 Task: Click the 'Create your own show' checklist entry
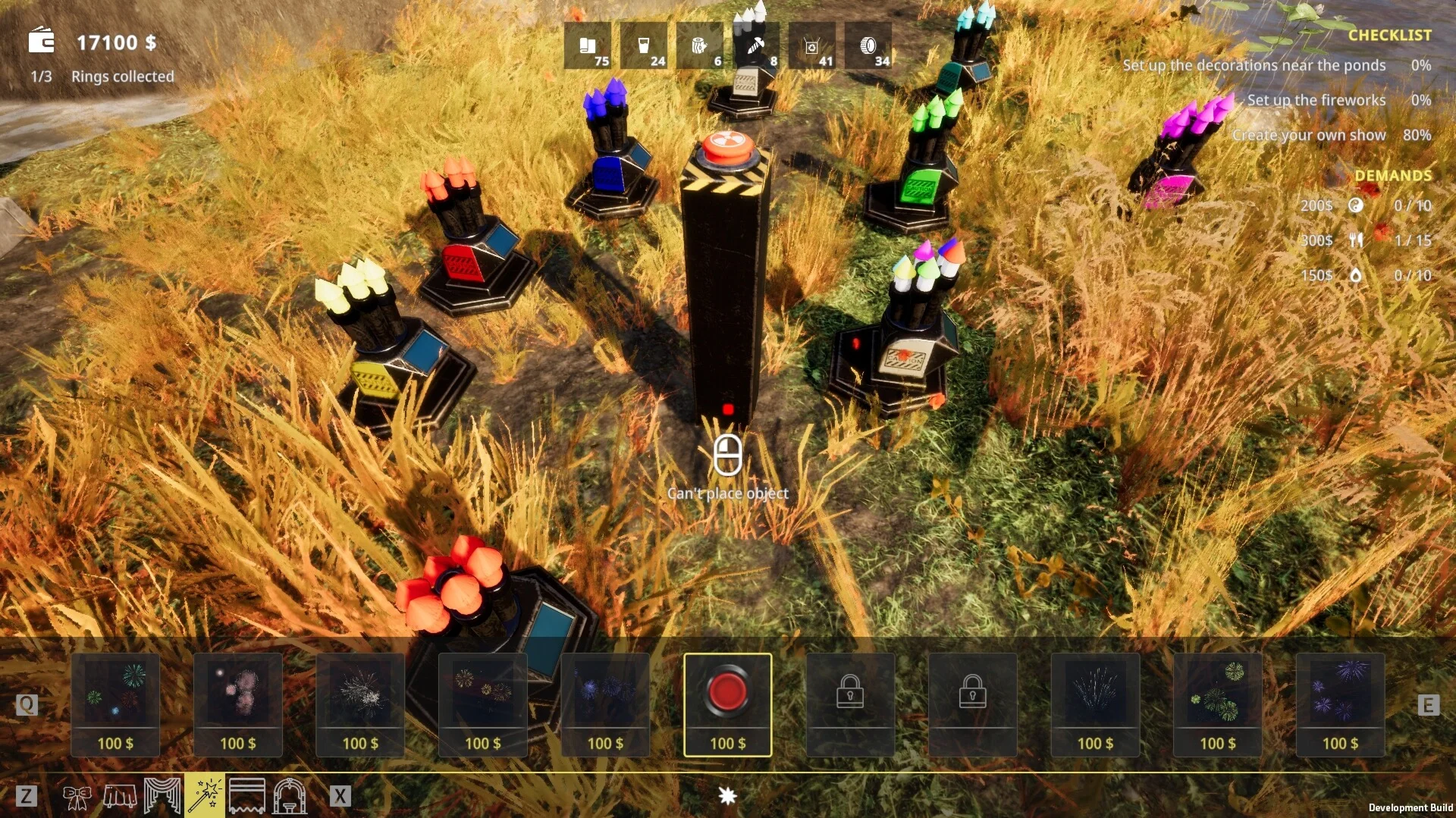point(1308,135)
